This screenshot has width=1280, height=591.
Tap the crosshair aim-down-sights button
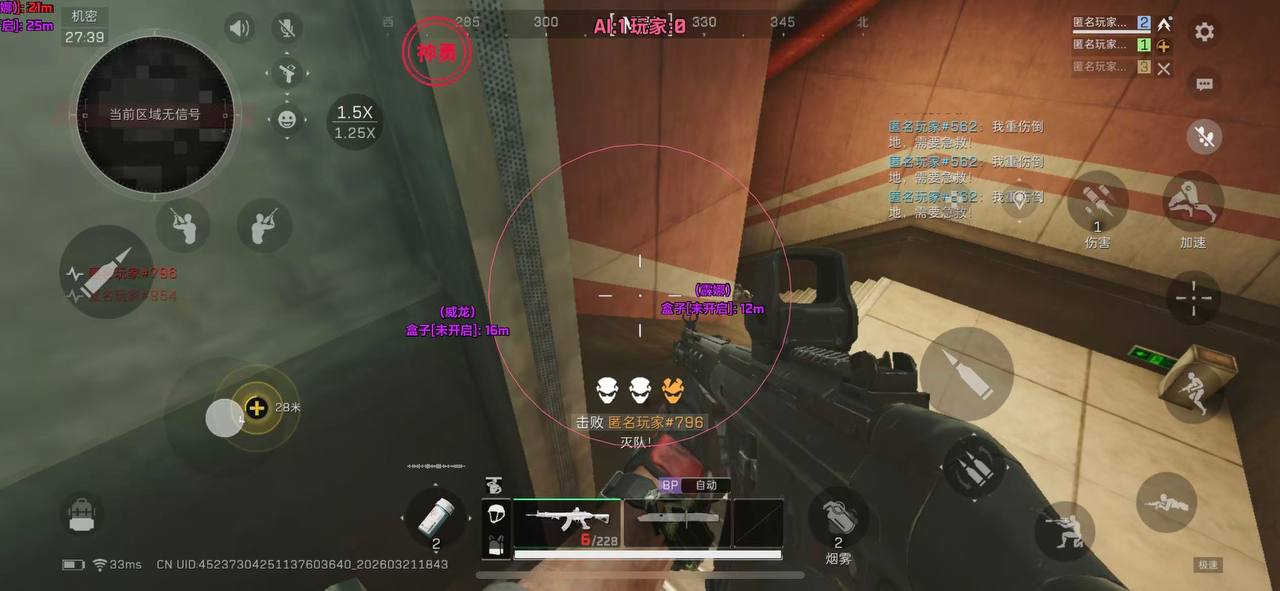tap(1193, 297)
